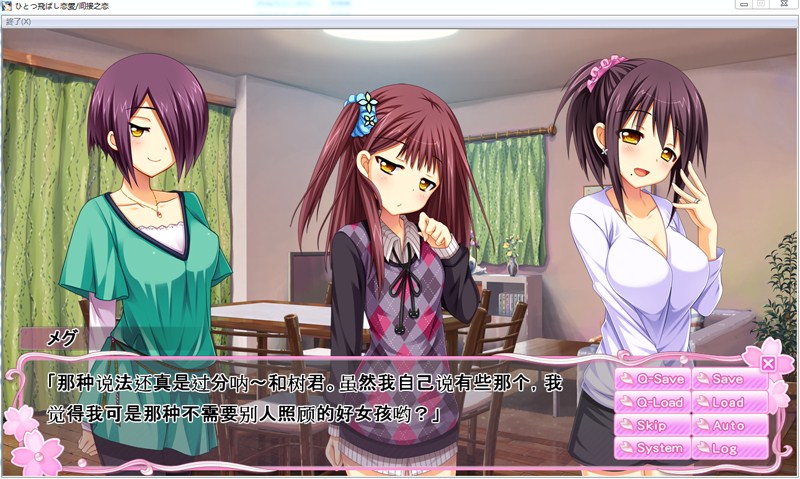Show the dialogue Log
Screen dimensions: 800x479
(x=729, y=449)
